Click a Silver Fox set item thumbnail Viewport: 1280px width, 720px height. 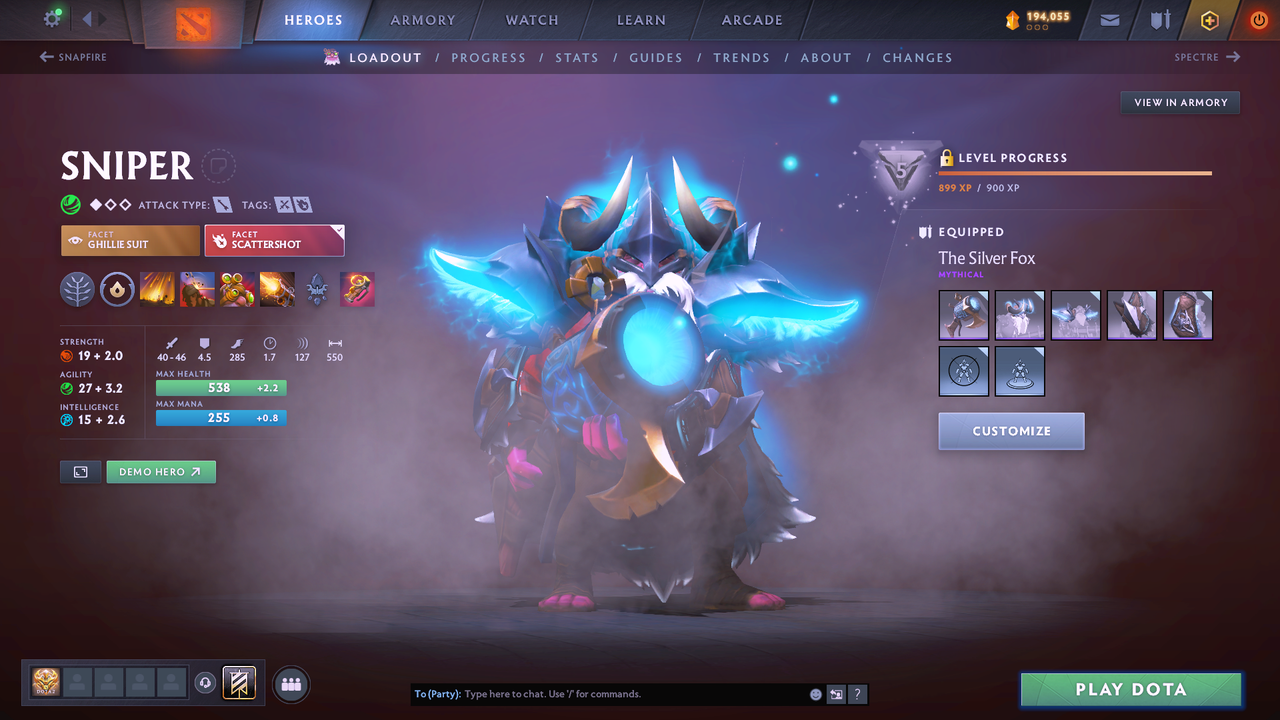pyautogui.click(x=963, y=314)
